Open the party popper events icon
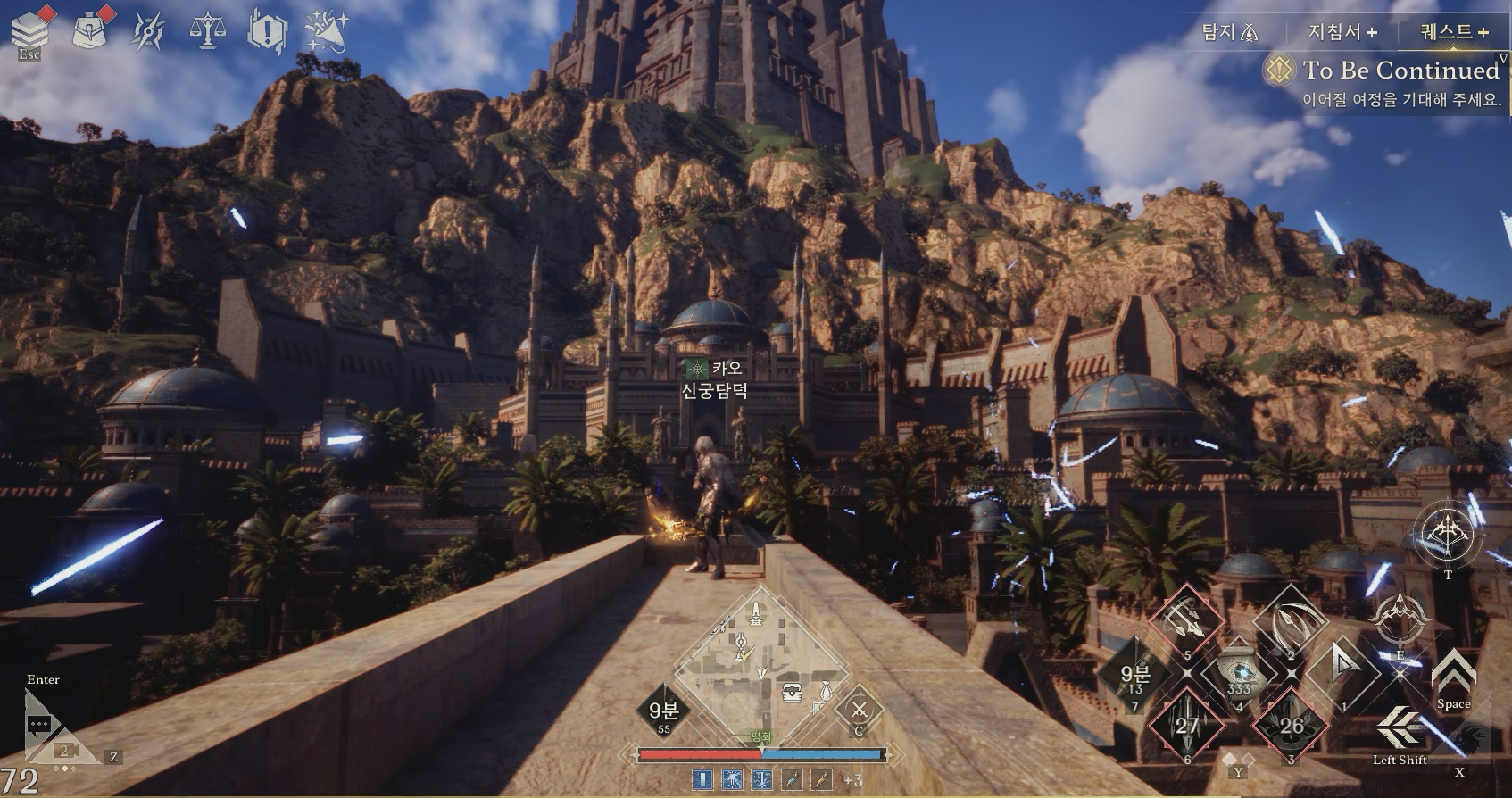Image resolution: width=1512 pixels, height=798 pixels. point(326,31)
